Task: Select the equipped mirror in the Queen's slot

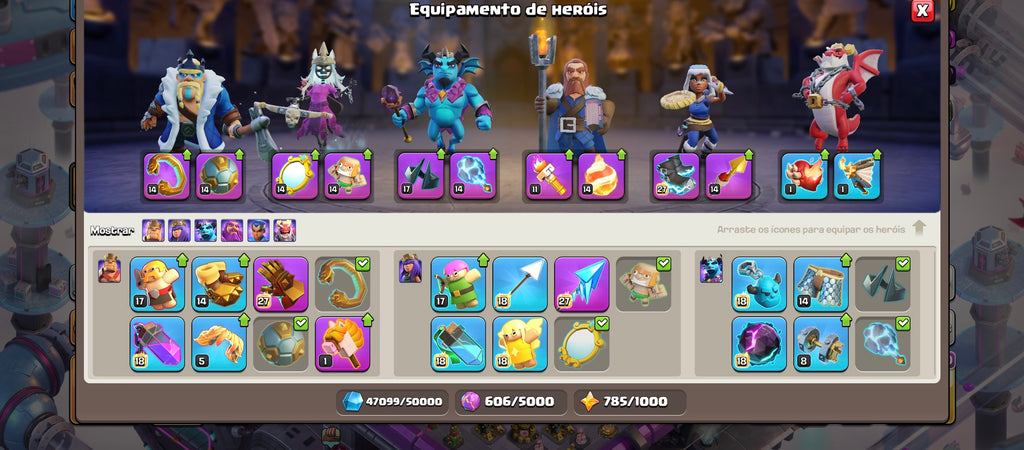Action: pos(295,175)
